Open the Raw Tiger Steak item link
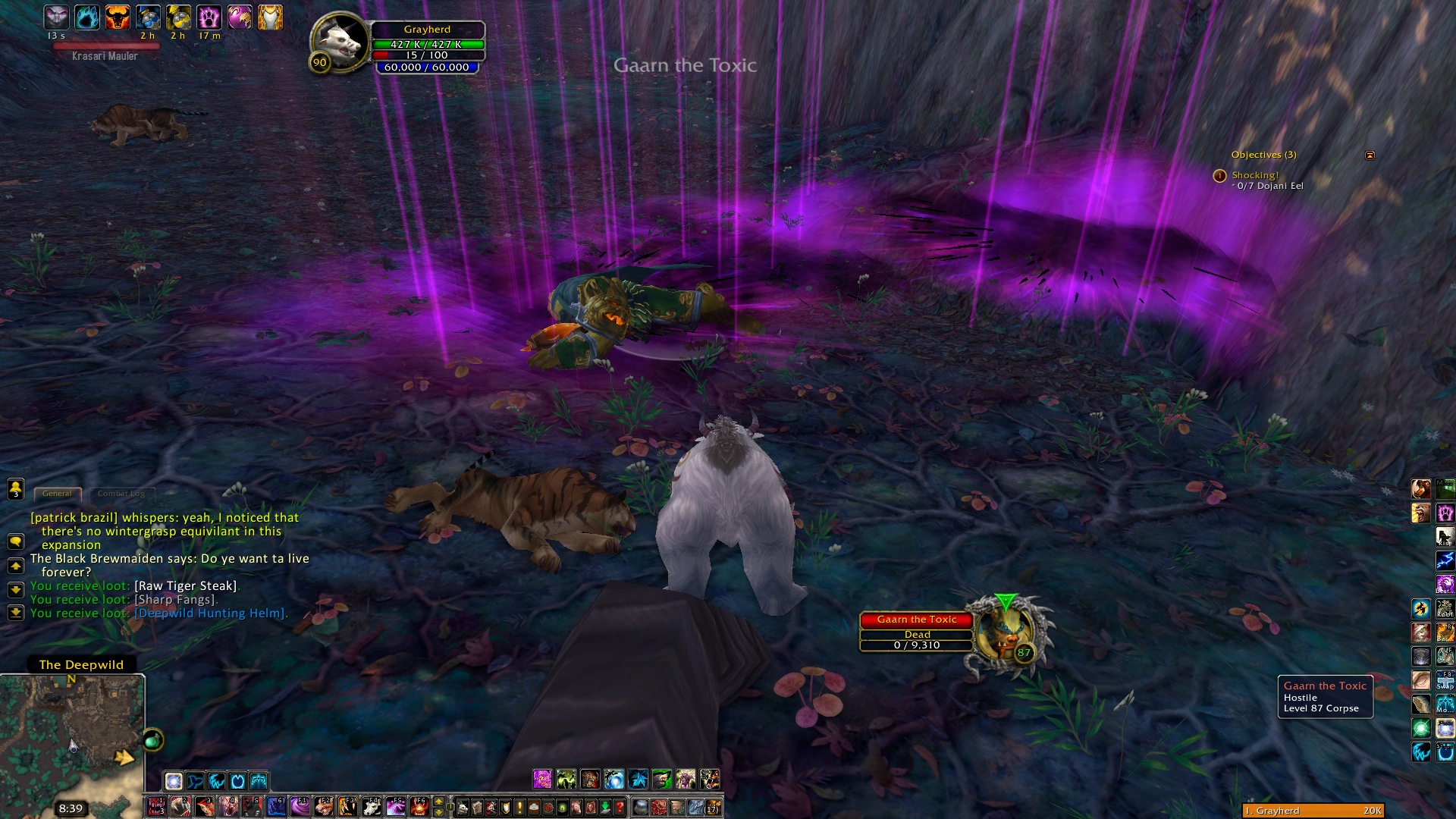The height and width of the screenshot is (819, 1456). (x=186, y=586)
